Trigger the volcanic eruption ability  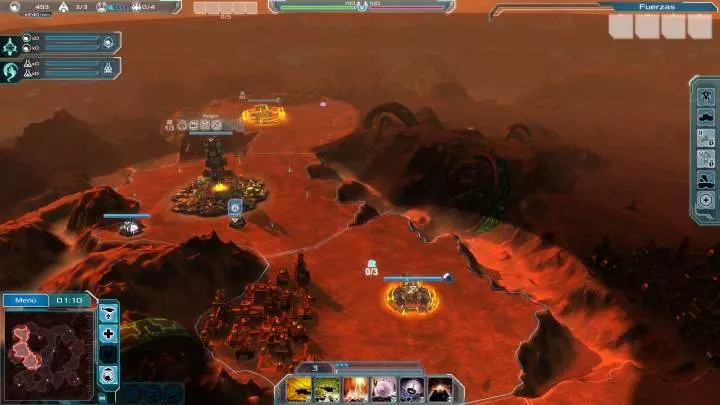pos(439,390)
